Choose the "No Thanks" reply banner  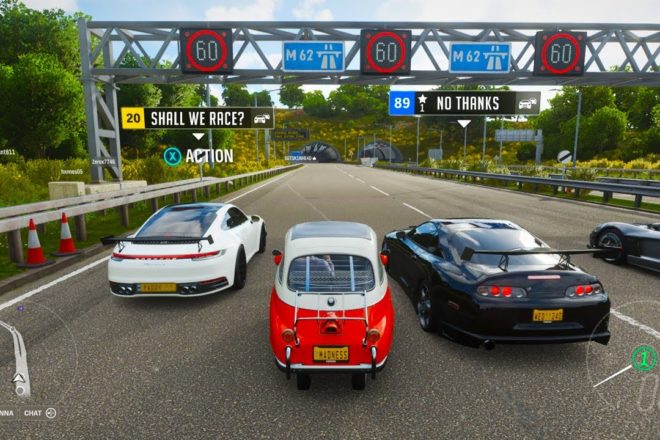coord(465,103)
